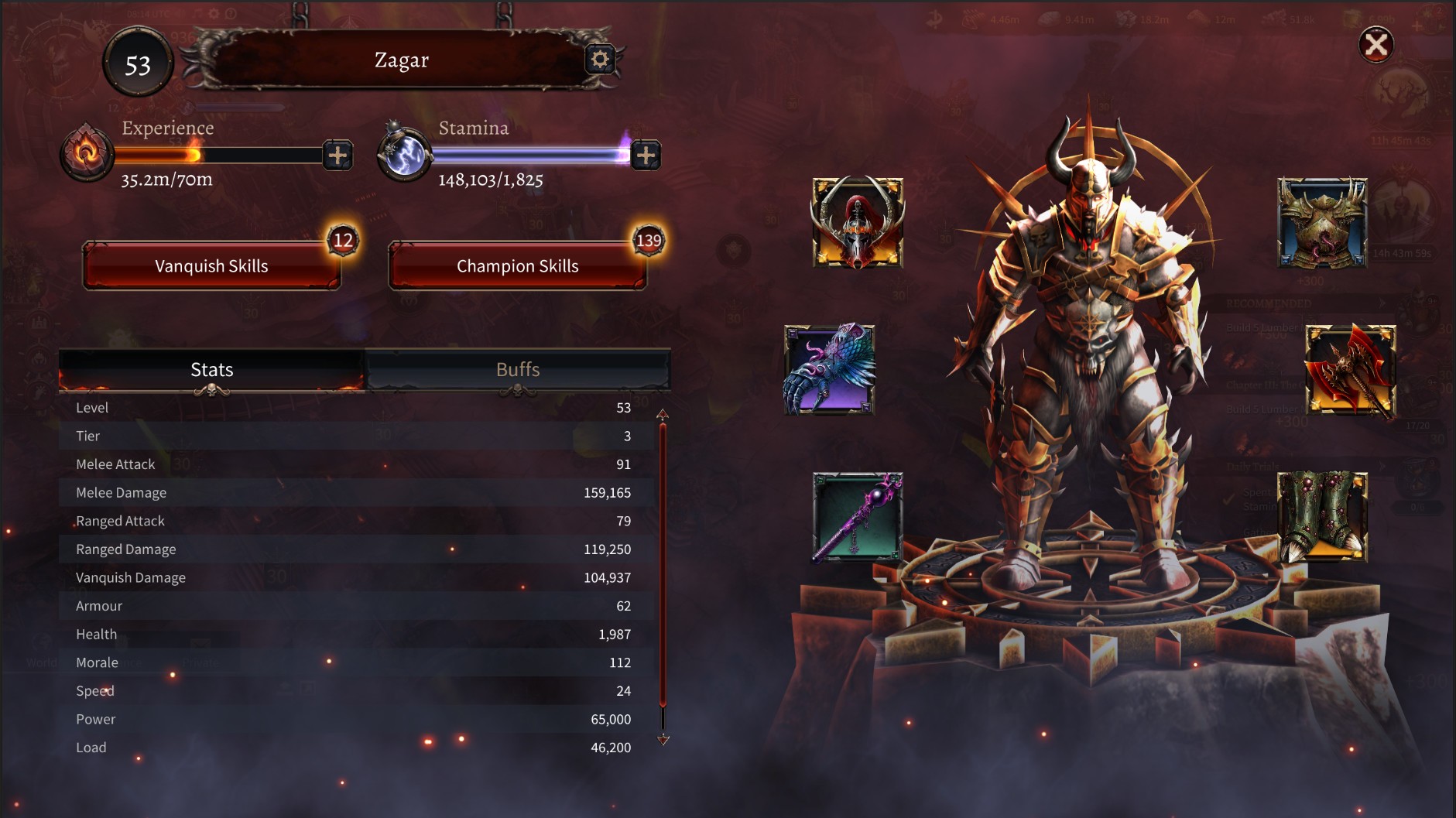Click the plus to refill Stamina
The image size is (1456, 818).
click(x=646, y=155)
